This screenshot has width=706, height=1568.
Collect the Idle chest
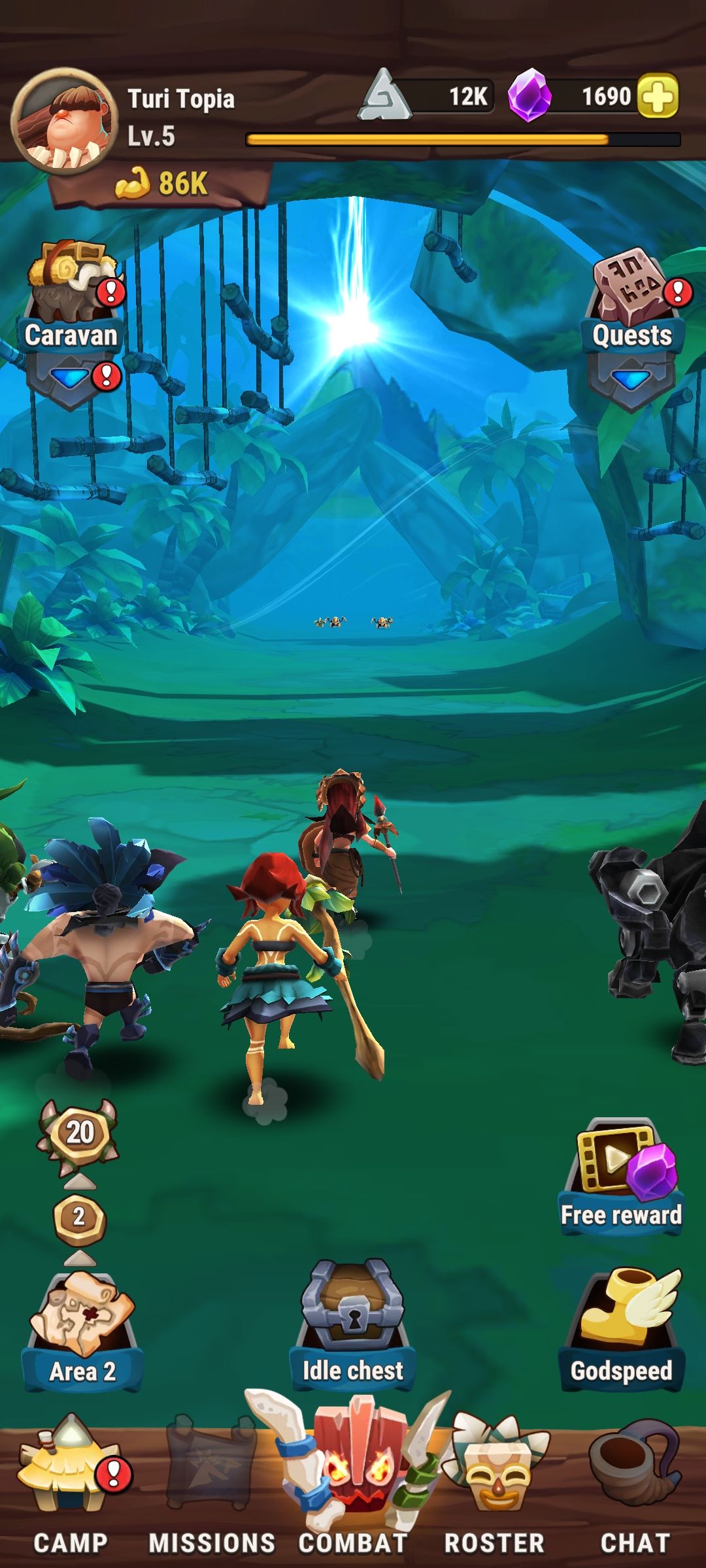353,1326
